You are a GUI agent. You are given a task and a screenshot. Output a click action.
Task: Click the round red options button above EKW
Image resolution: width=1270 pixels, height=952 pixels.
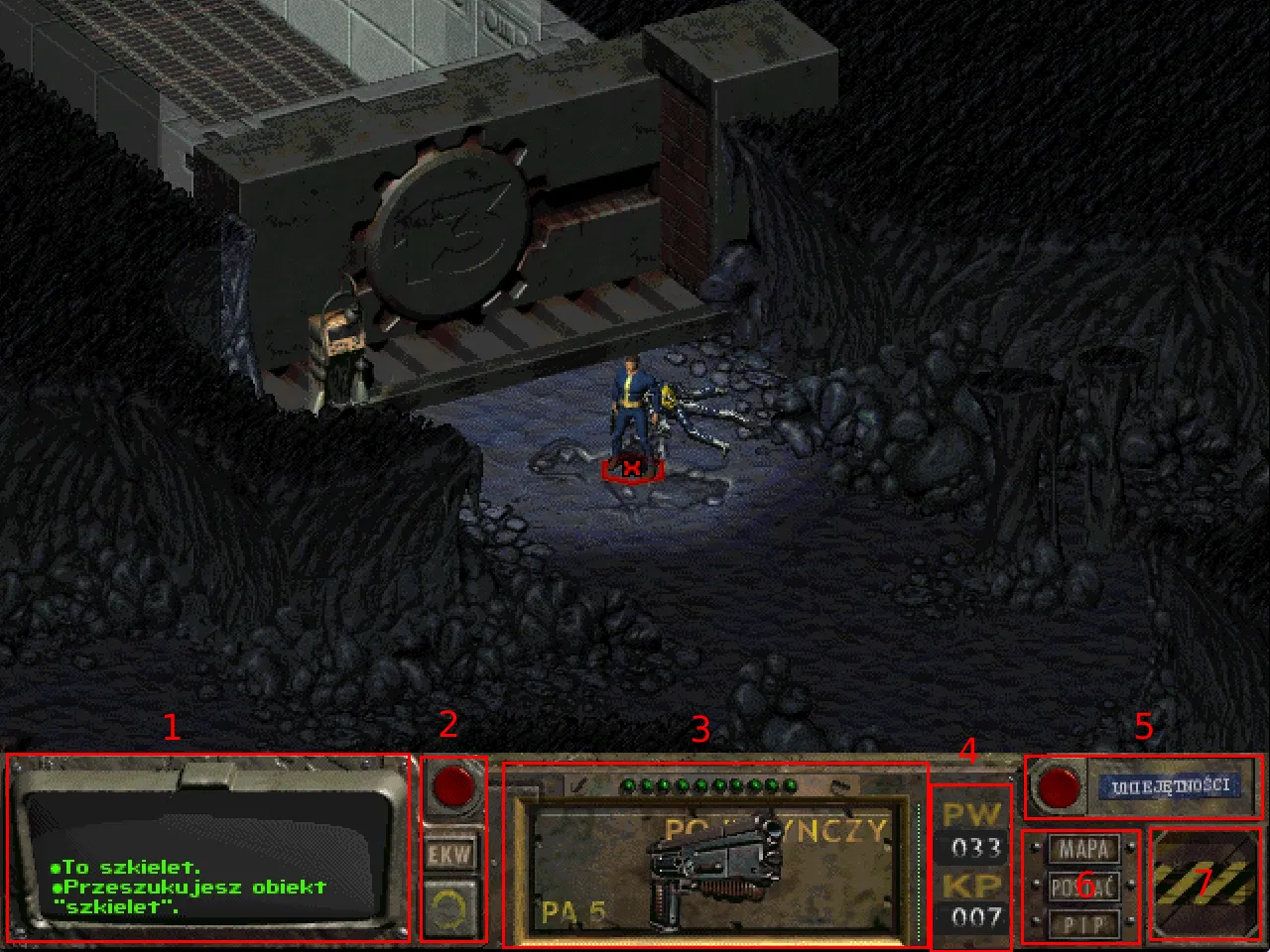pyautogui.click(x=454, y=786)
